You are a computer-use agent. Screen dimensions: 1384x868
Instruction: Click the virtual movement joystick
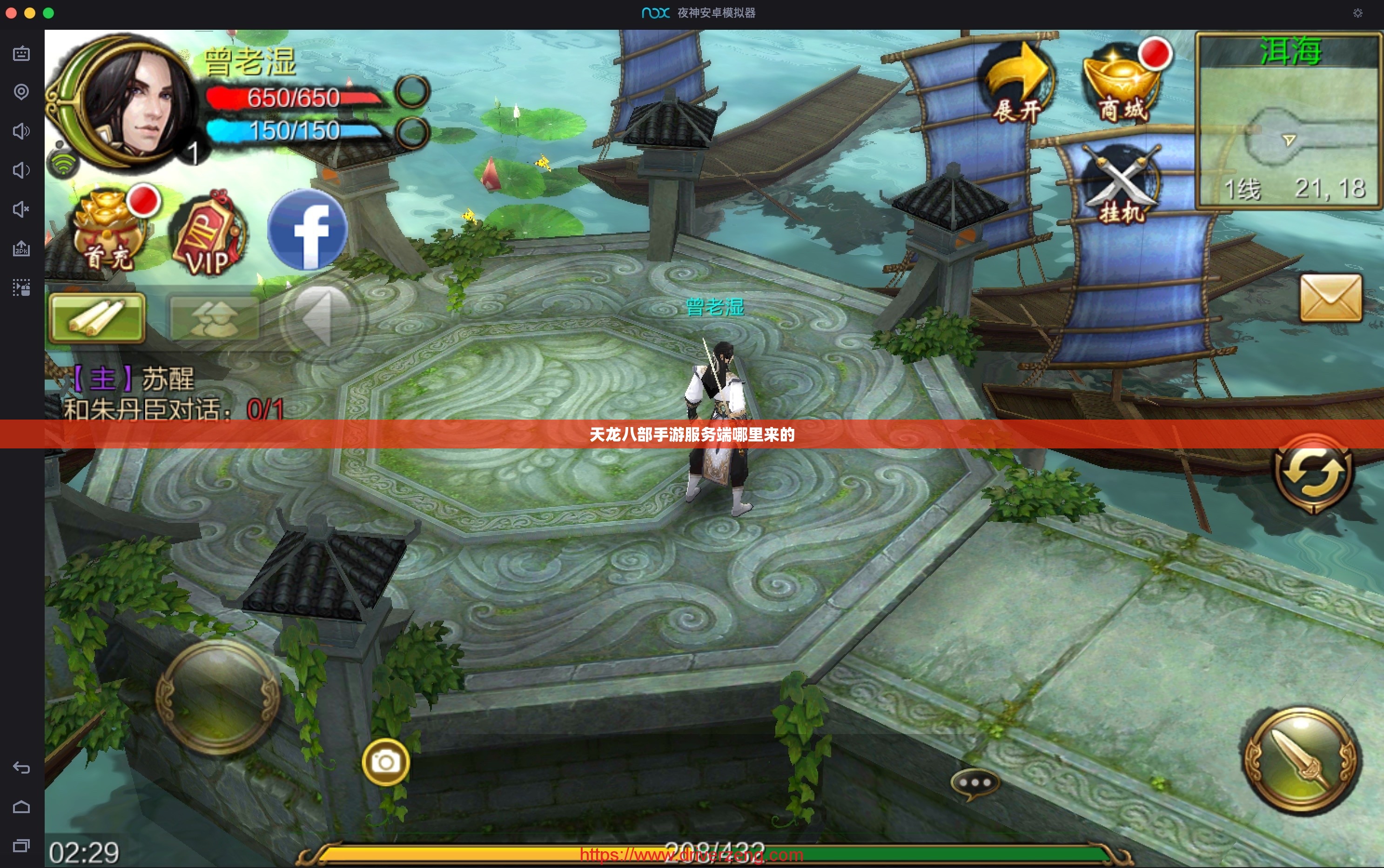point(218,697)
